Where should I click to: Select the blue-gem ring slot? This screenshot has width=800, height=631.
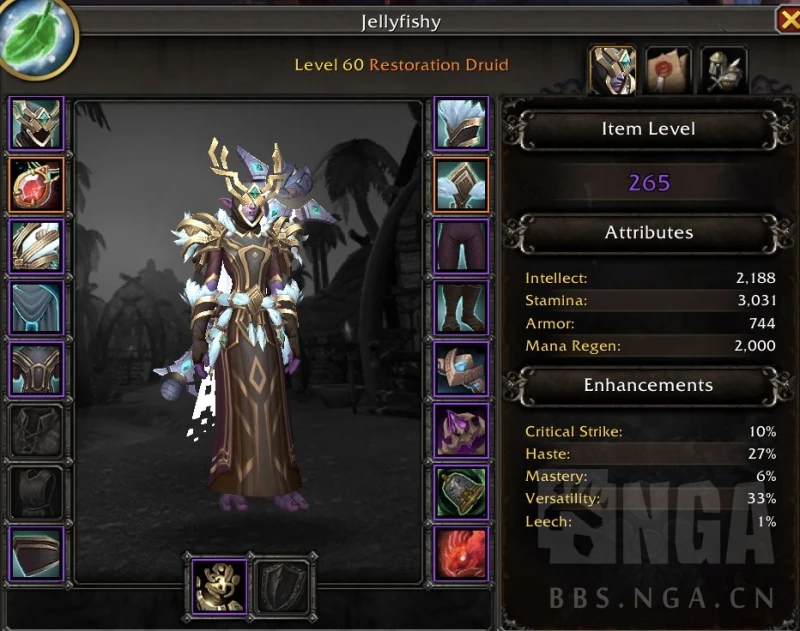[x=461, y=369]
